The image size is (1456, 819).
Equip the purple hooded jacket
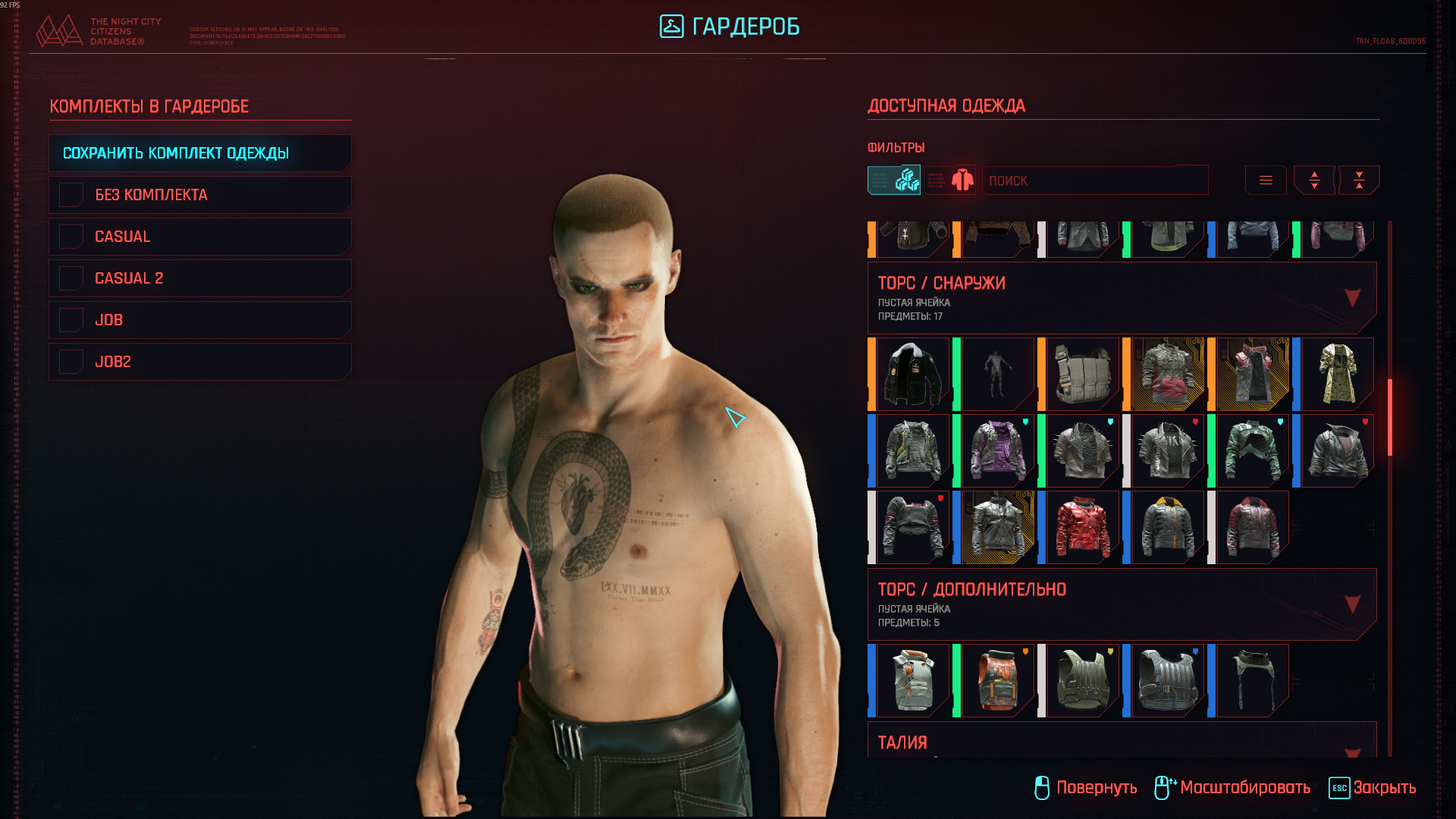click(x=998, y=451)
